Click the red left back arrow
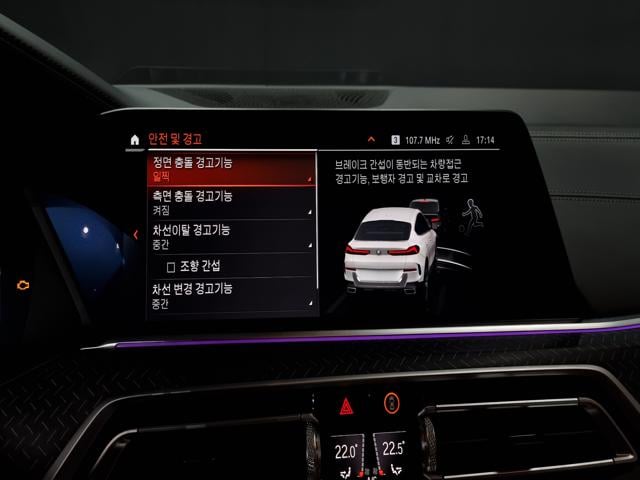640x480 pixels. pos(136,234)
